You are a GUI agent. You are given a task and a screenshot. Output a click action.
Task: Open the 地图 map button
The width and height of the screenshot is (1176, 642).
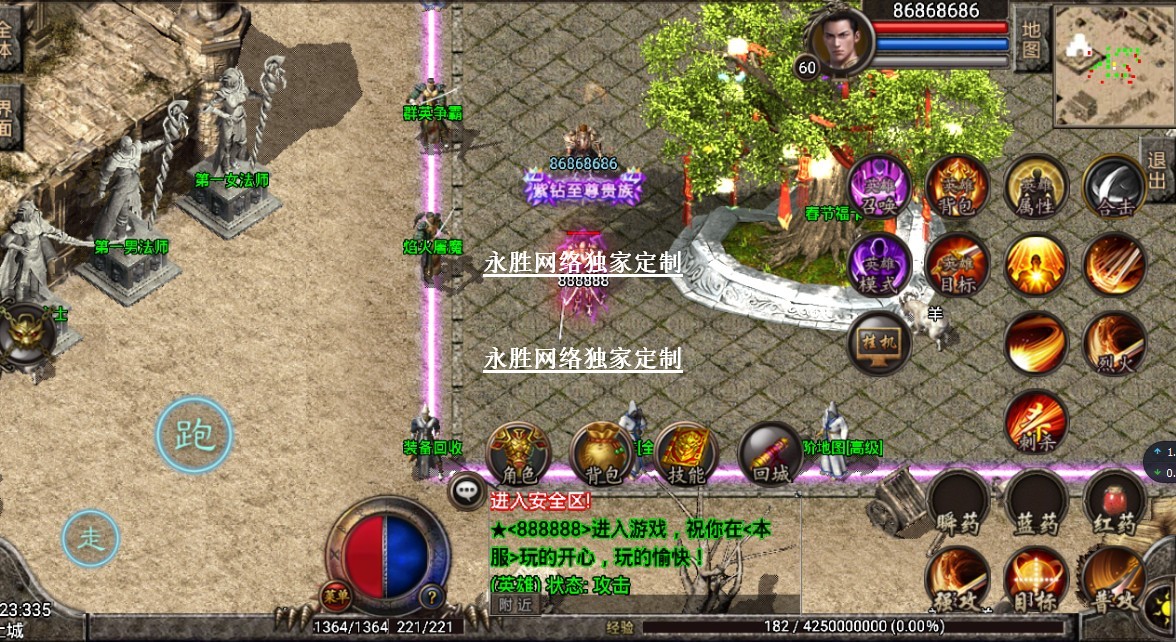pos(1030,37)
